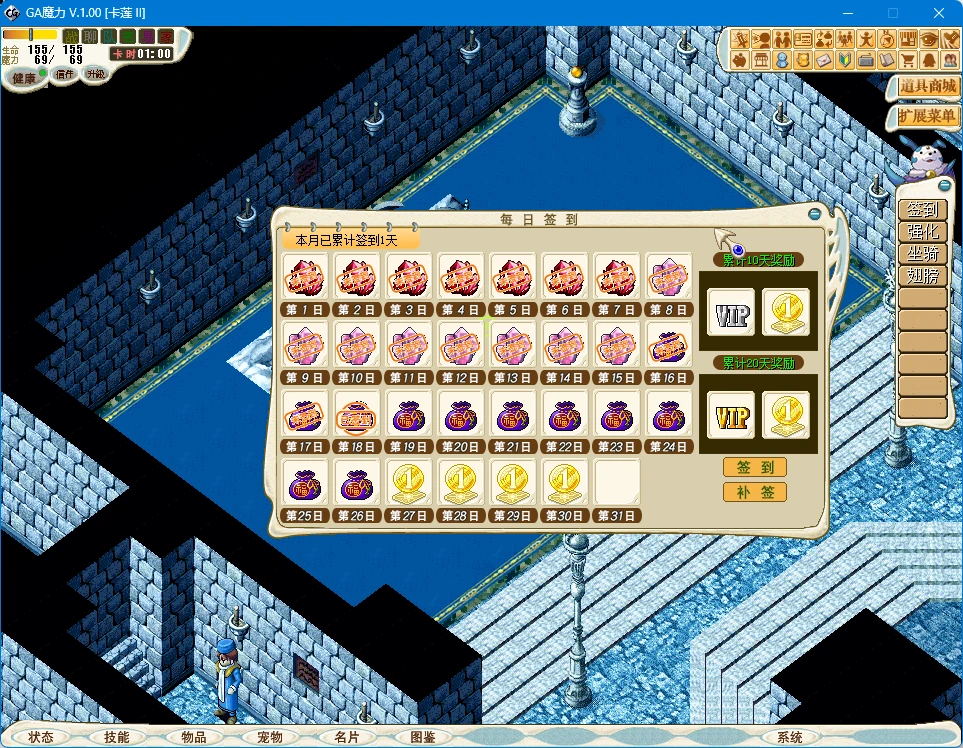This screenshot has height=748, width=963.
Task: Open the 扩展菜单 extended menu
Action: (926, 116)
